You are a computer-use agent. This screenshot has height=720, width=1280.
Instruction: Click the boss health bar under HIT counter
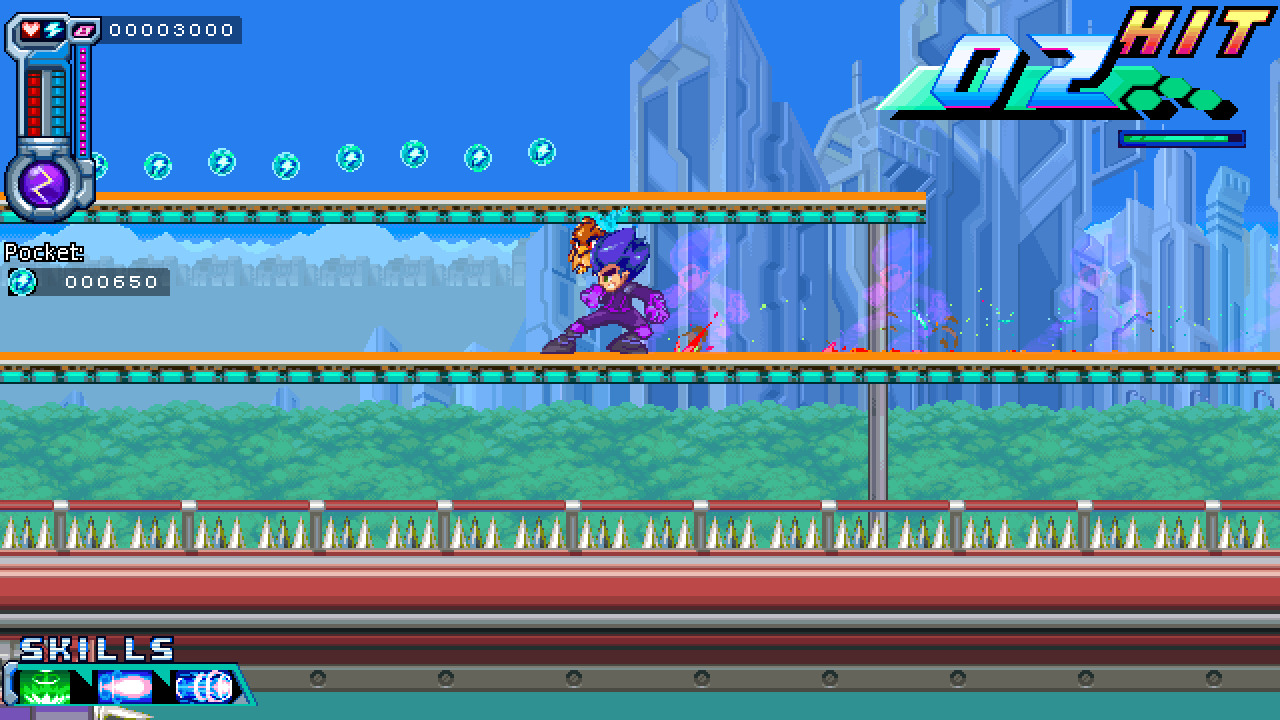(x=1180, y=140)
